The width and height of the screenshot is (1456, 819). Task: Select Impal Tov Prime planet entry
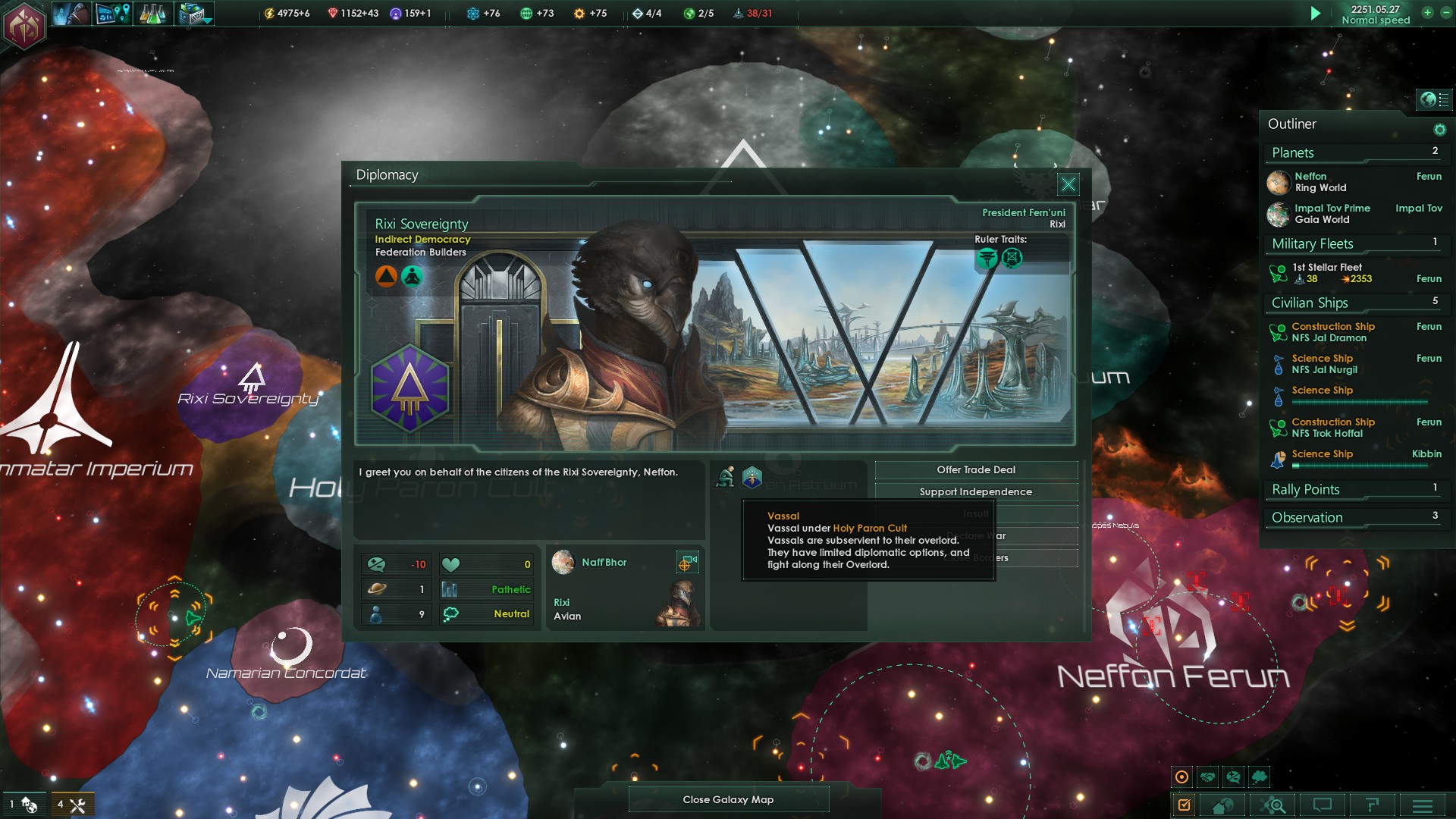pos(1332,214)
